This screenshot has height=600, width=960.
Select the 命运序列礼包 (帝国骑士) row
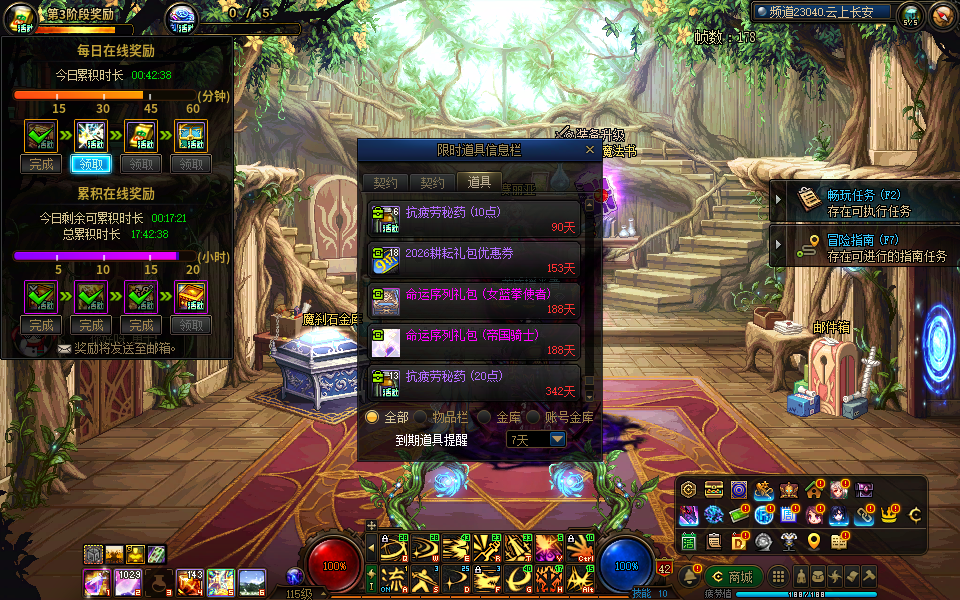(475, 342)
